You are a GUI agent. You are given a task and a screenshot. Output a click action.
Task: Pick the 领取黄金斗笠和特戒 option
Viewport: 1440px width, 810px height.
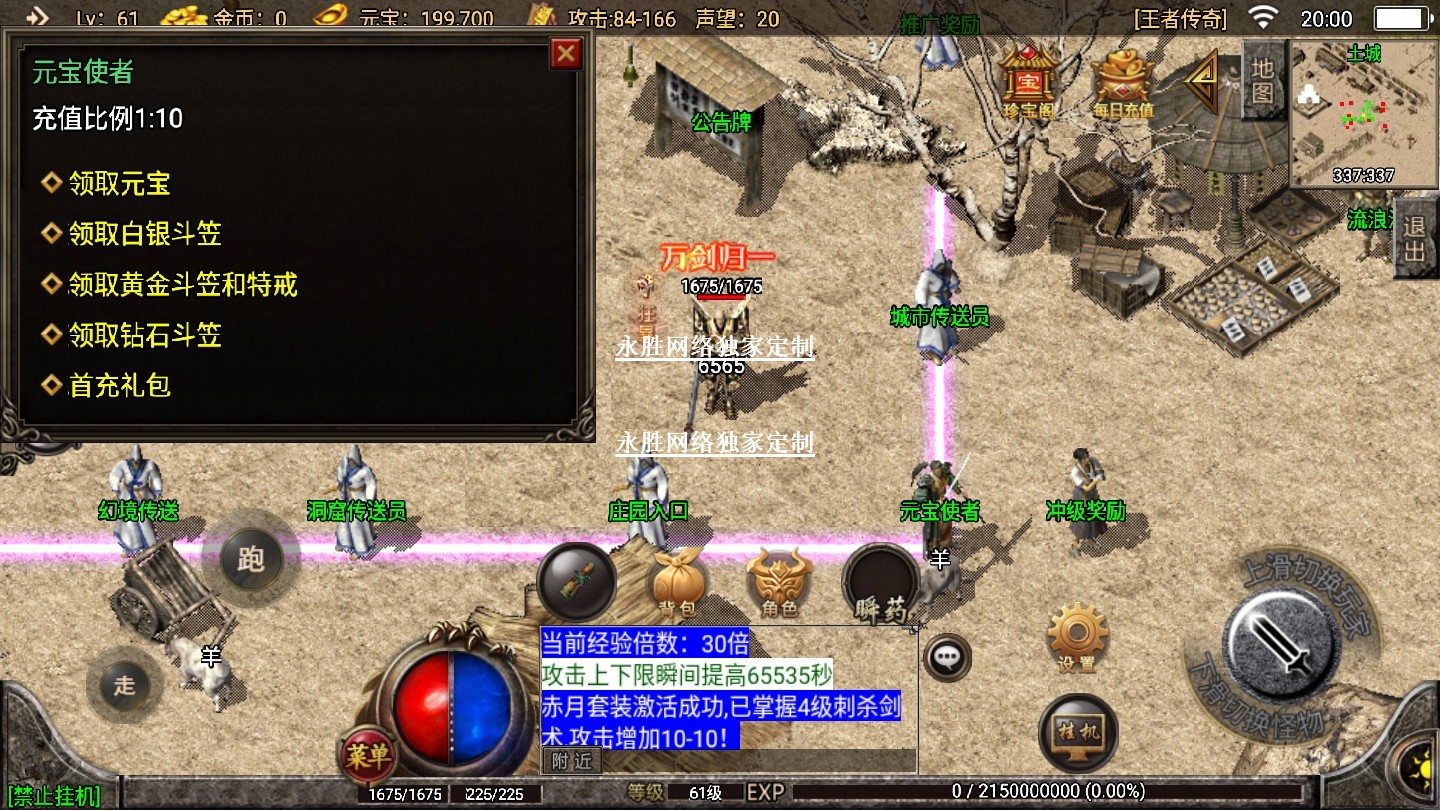pyautogui.click(x=182, y=285)
